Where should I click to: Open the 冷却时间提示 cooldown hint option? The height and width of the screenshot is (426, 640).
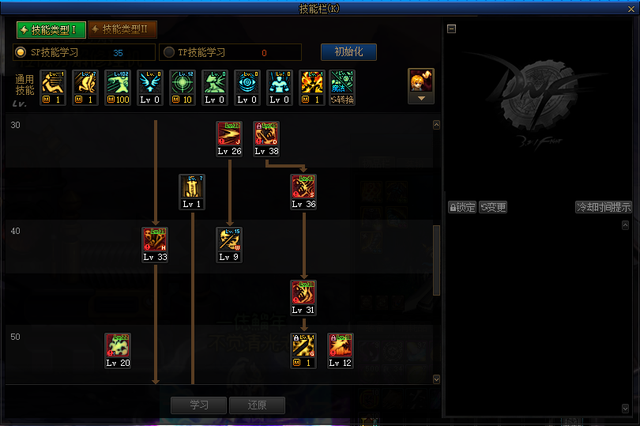click(603, 208)
